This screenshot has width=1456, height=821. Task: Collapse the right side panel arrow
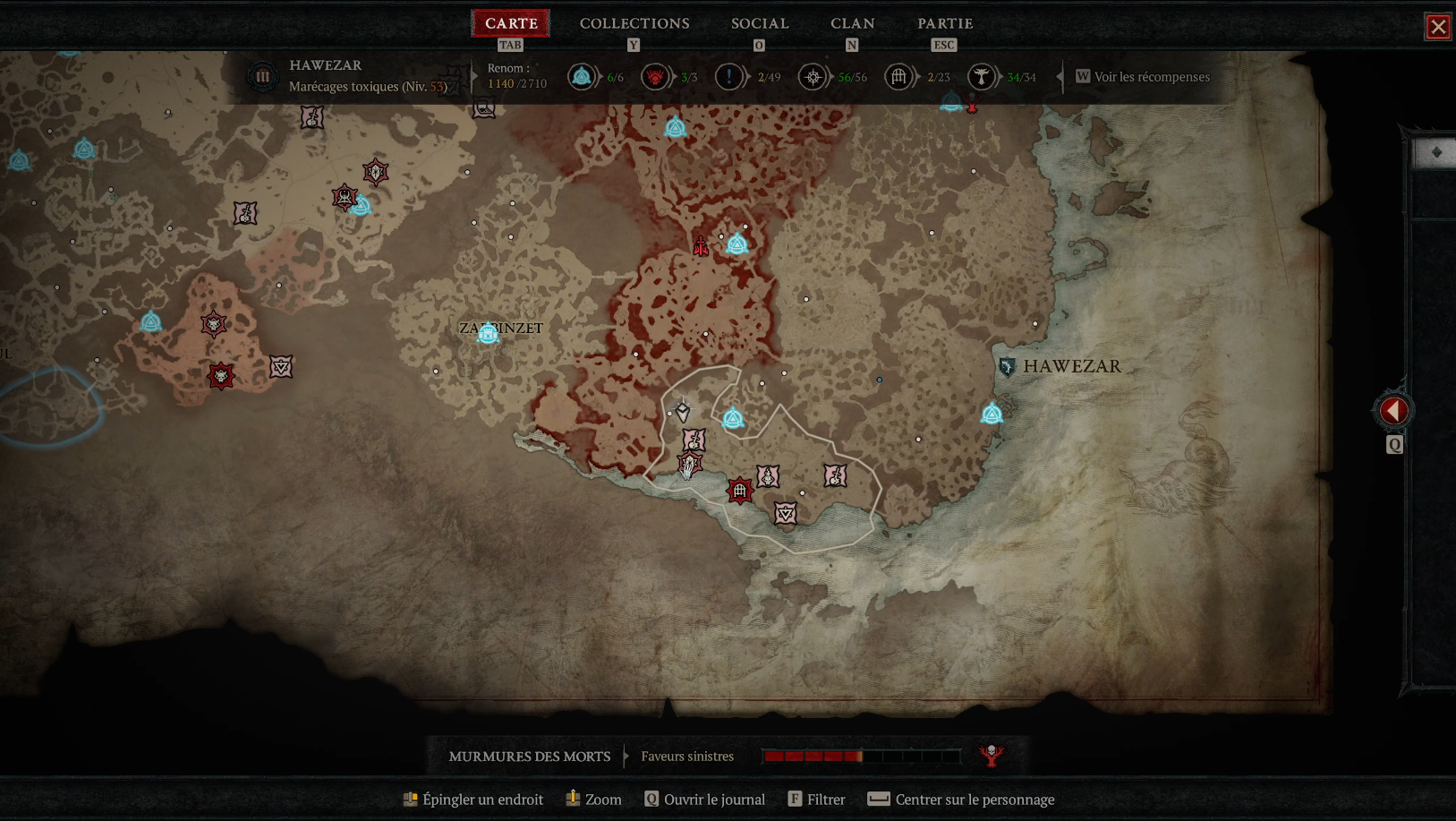[1393, 409]
